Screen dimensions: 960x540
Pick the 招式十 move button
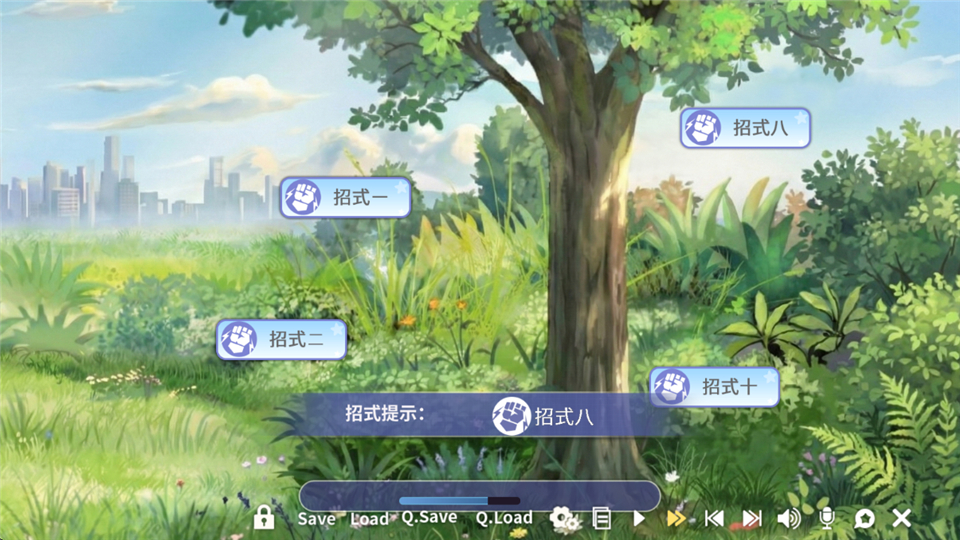[x=714, y=387]
